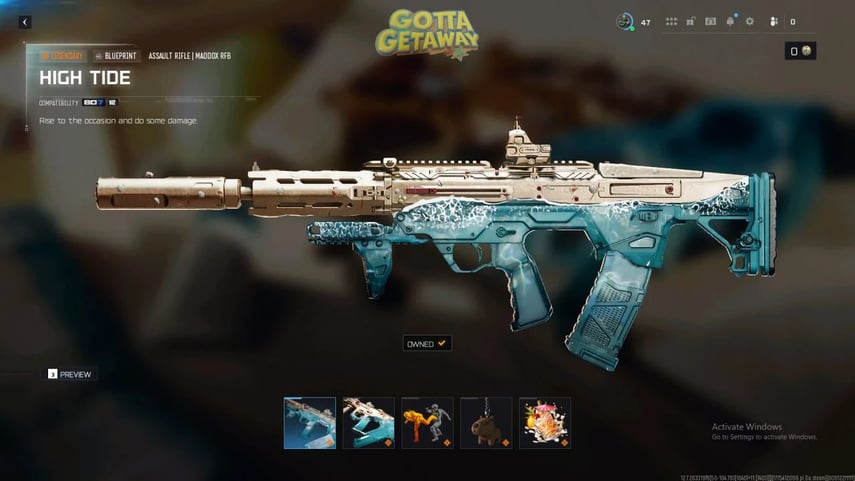Screen dimensions: 855x481
Task: Select the orange kicking finishing move thumbnail
Action: click(427, 423)
